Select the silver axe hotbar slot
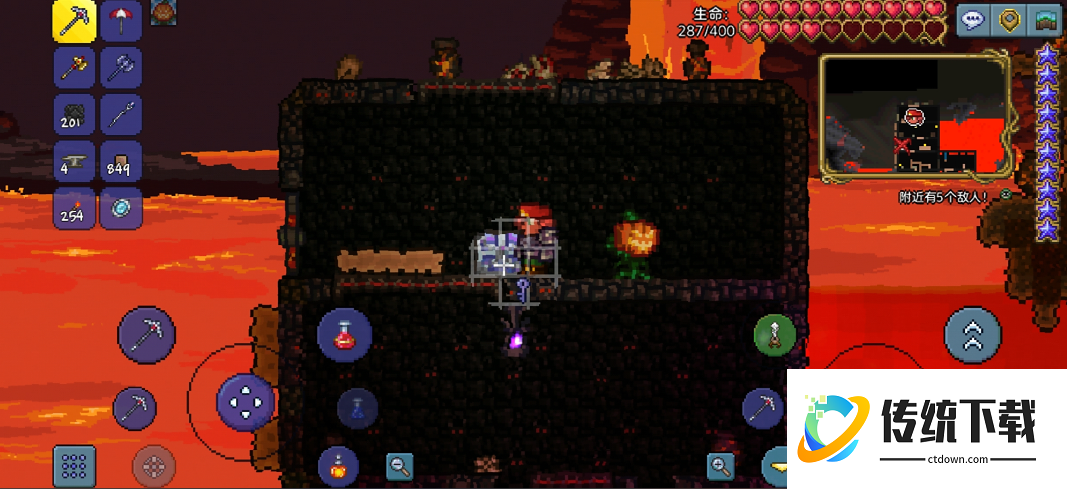Screen dimensions: 1067x489 tap(121, 68)
